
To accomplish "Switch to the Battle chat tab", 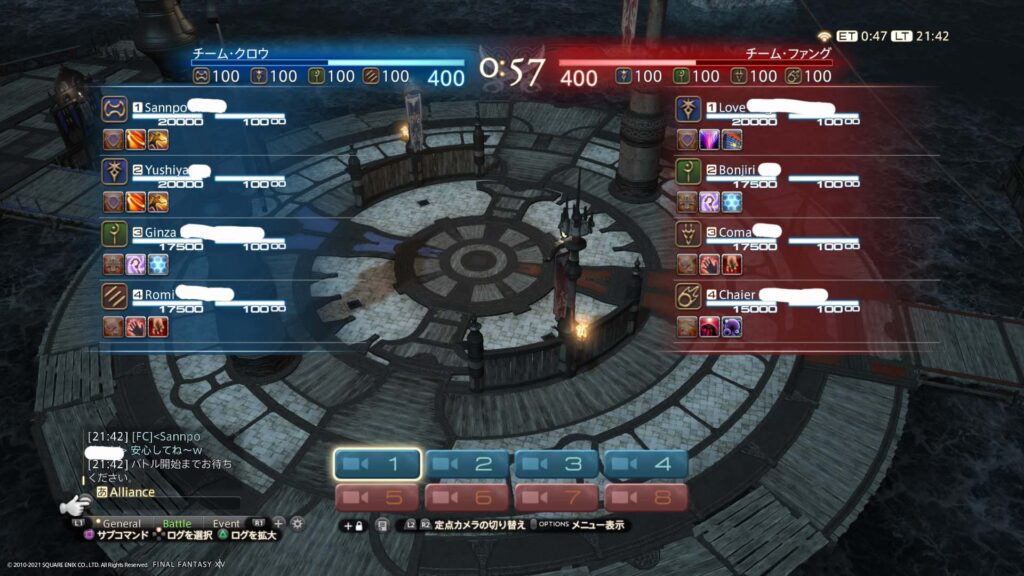I will [x=177, y=523].
